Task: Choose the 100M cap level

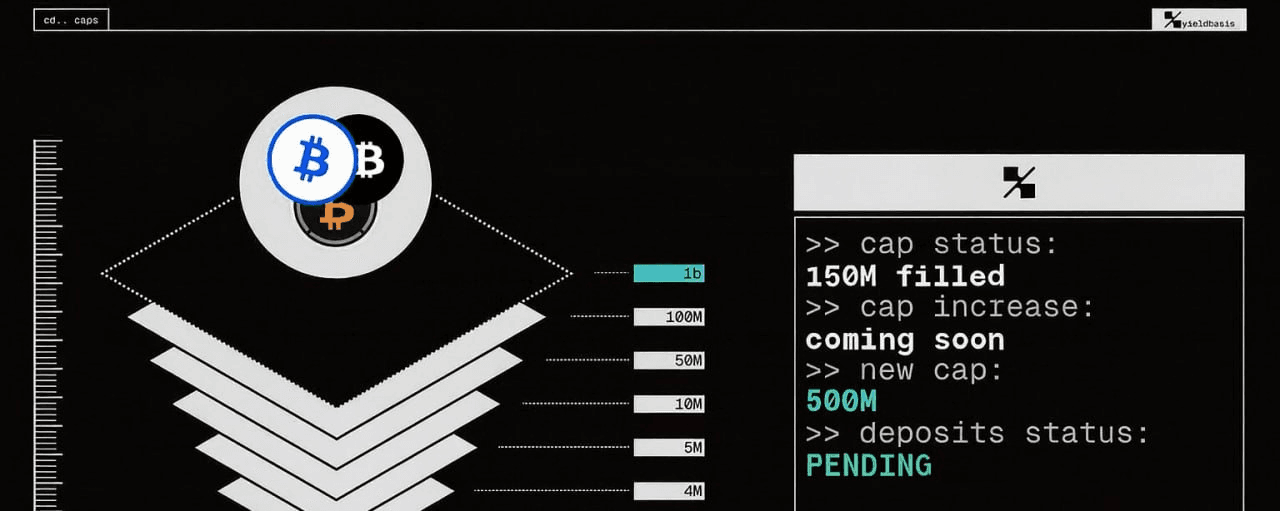Action: 669,317
